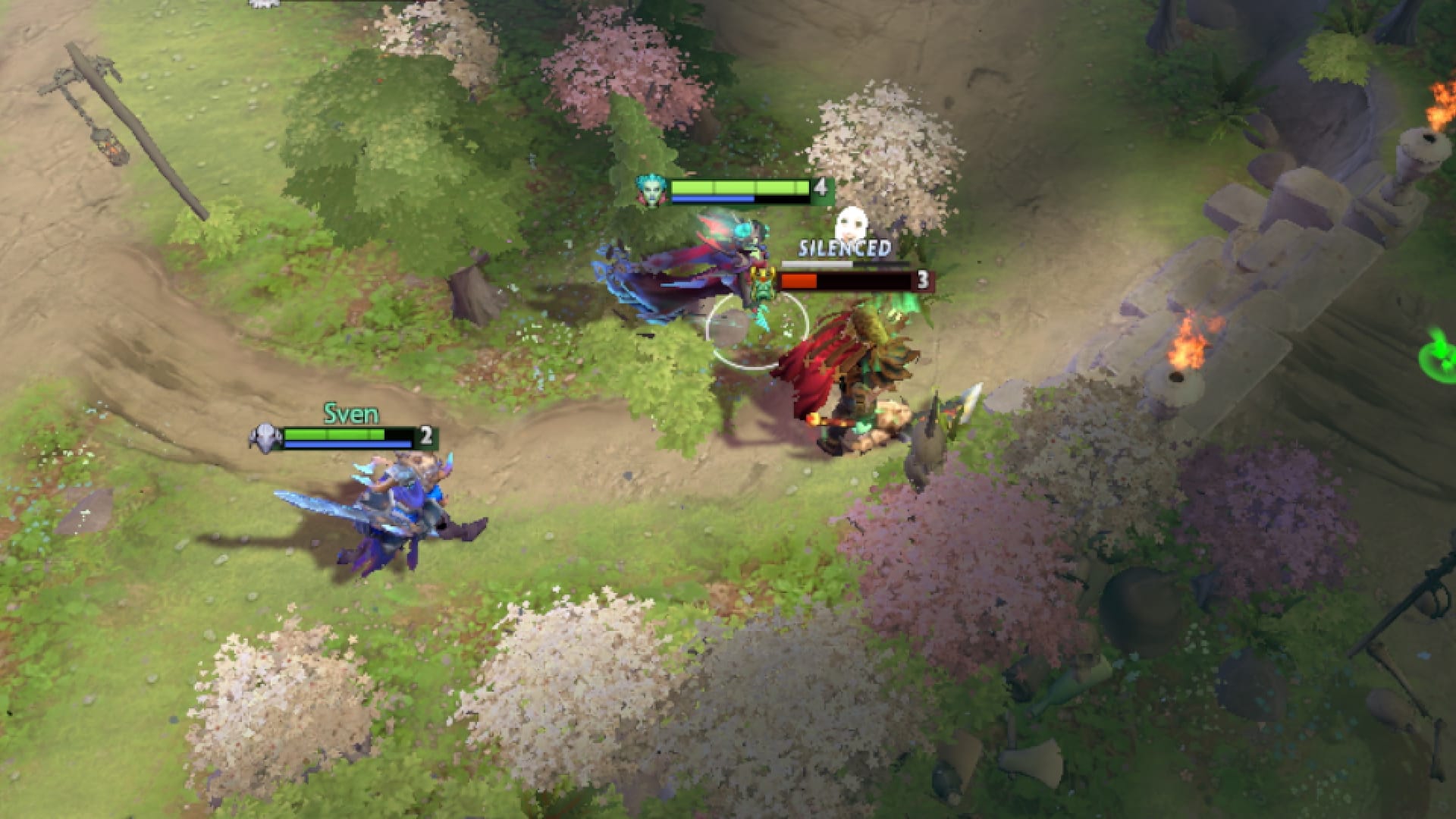Click Sven's skull helm portrait icon

pyautogui.click(x=266, y=435)
